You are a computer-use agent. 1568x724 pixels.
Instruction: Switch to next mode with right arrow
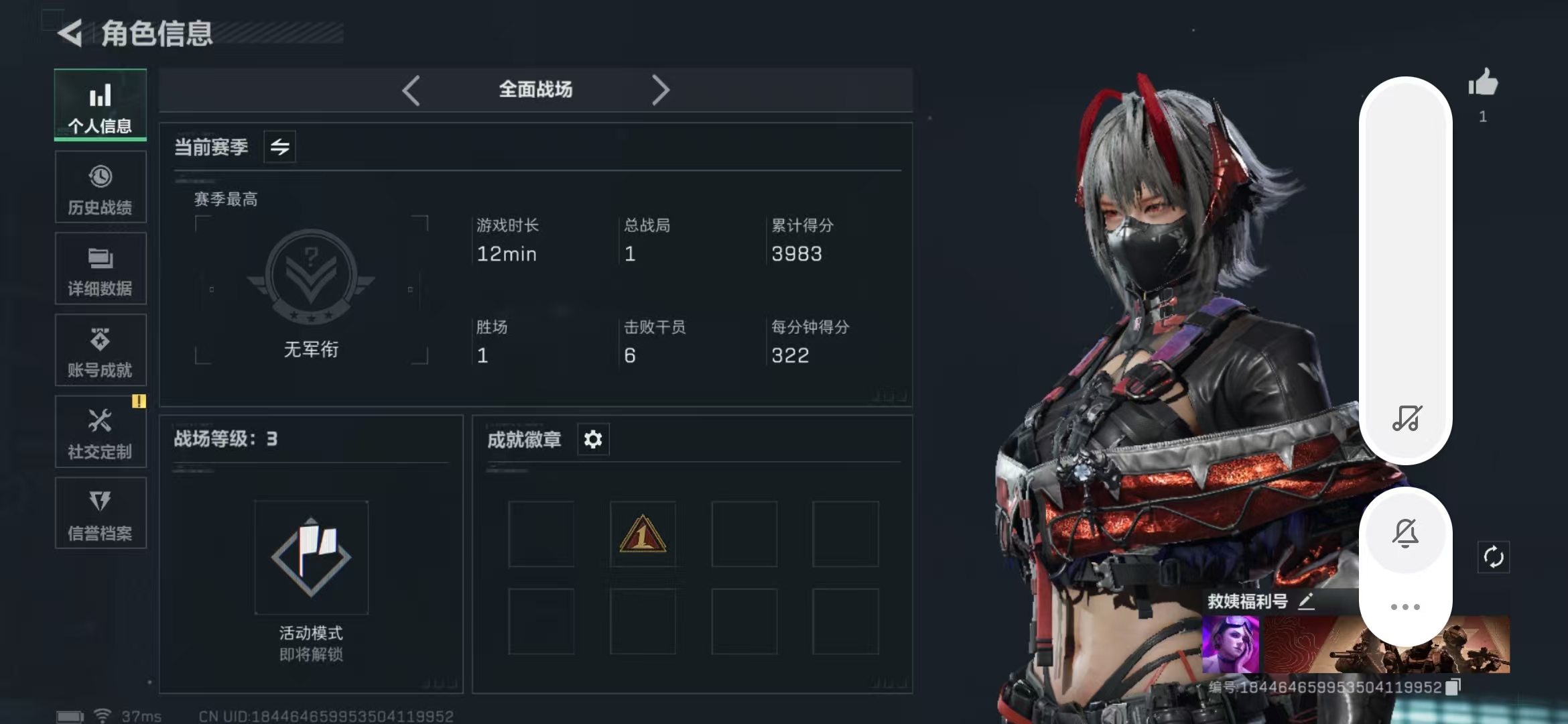click(x=661, y=90)
